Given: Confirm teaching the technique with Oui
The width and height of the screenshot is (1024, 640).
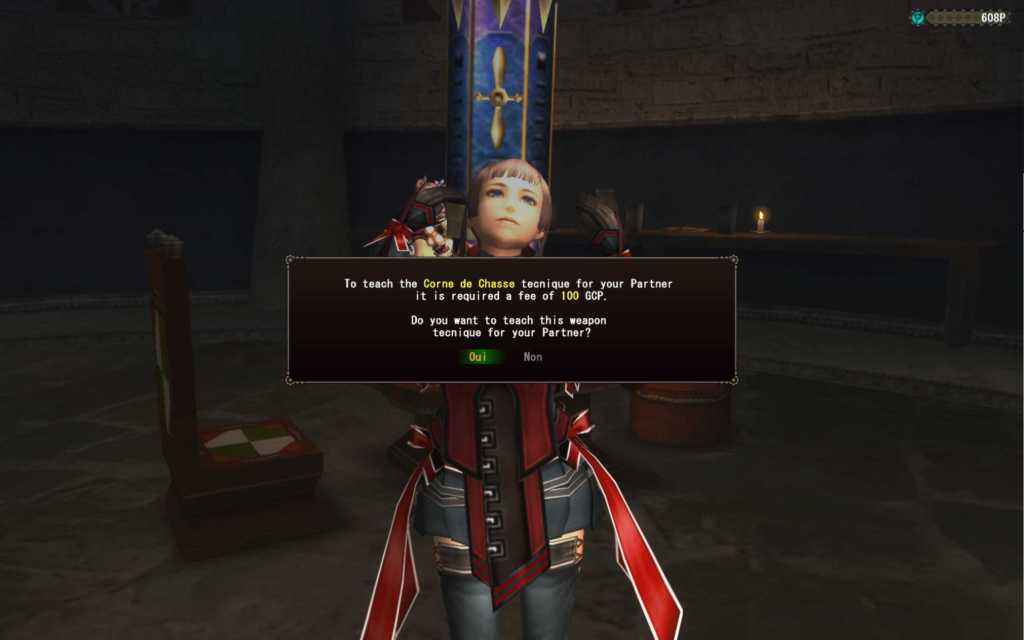Looking at the screenshot, I should point(479,357).
